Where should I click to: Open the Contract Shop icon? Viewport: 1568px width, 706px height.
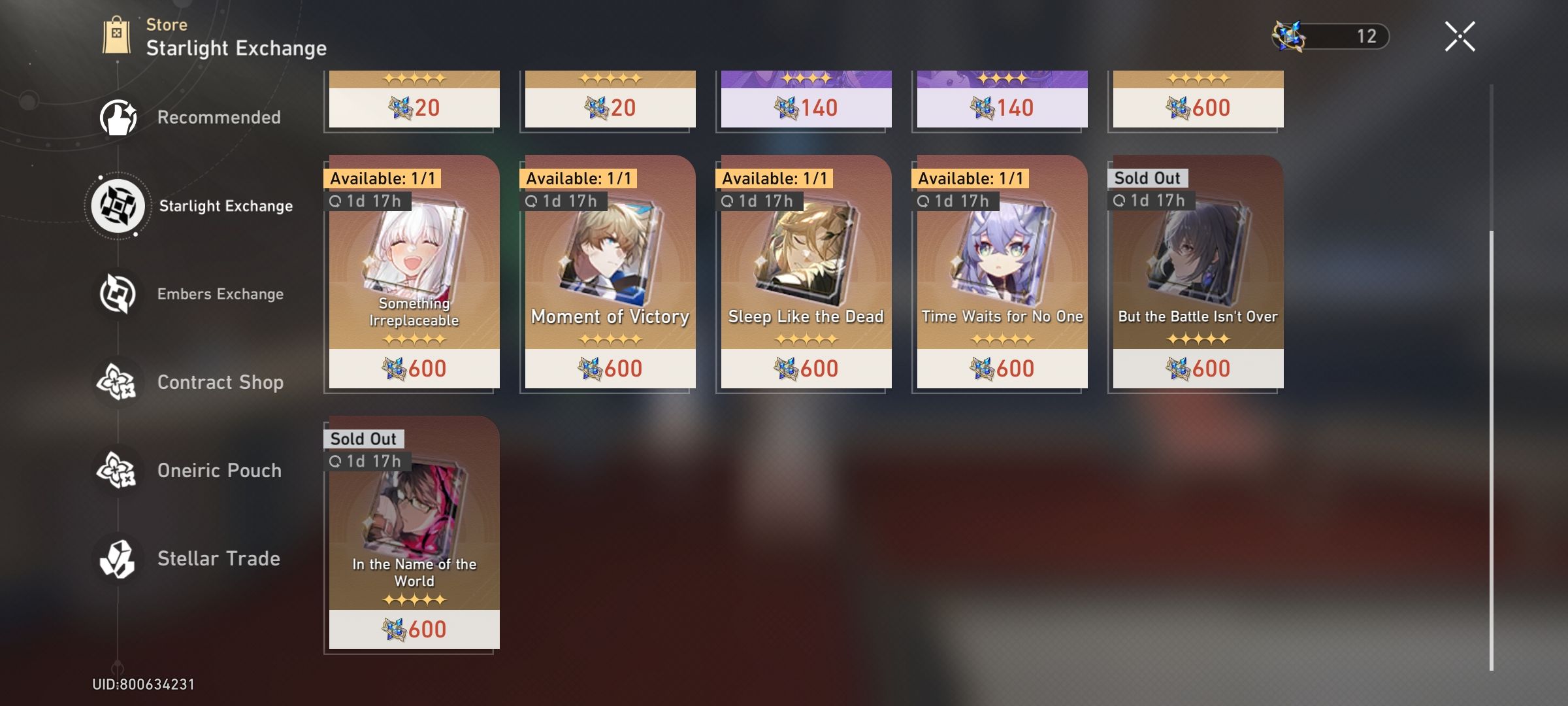(118, 381)
